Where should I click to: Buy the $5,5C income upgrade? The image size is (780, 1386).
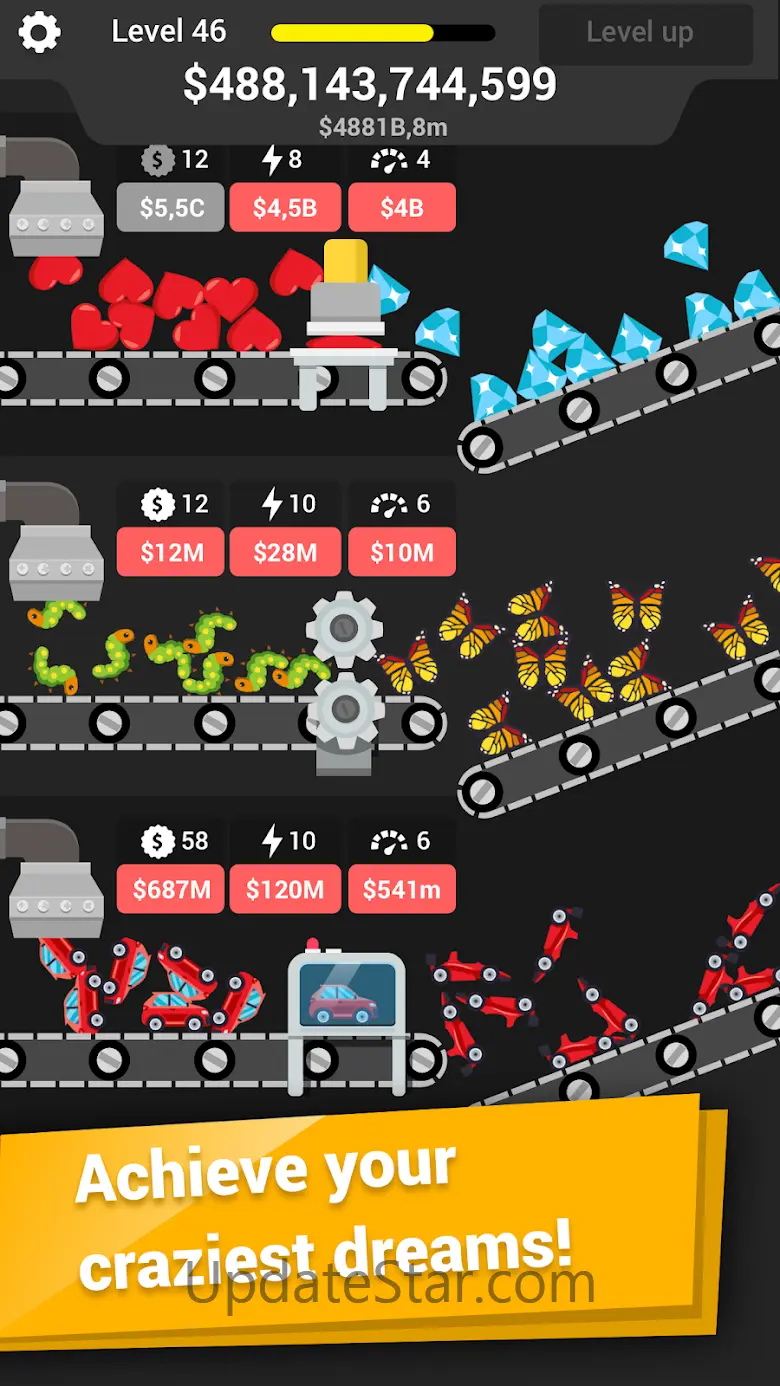[171, 208]
